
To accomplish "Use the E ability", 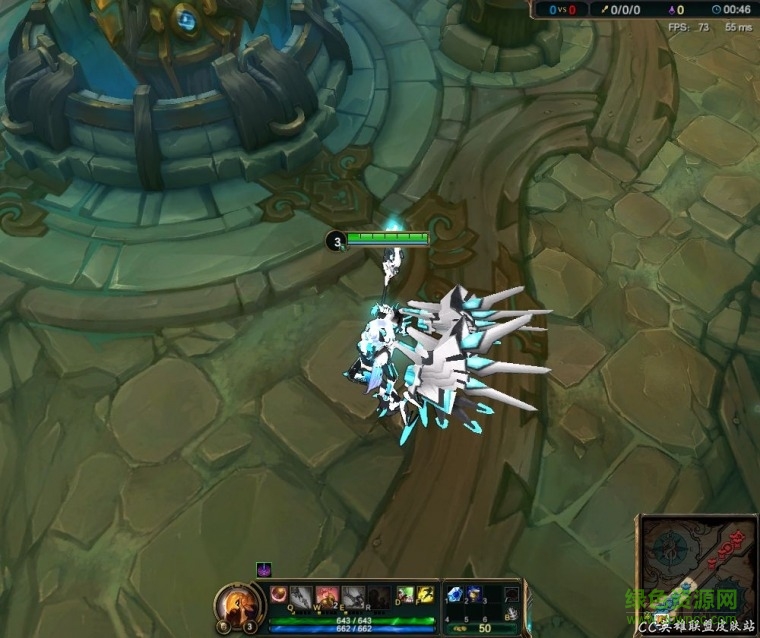I will 352,597.
